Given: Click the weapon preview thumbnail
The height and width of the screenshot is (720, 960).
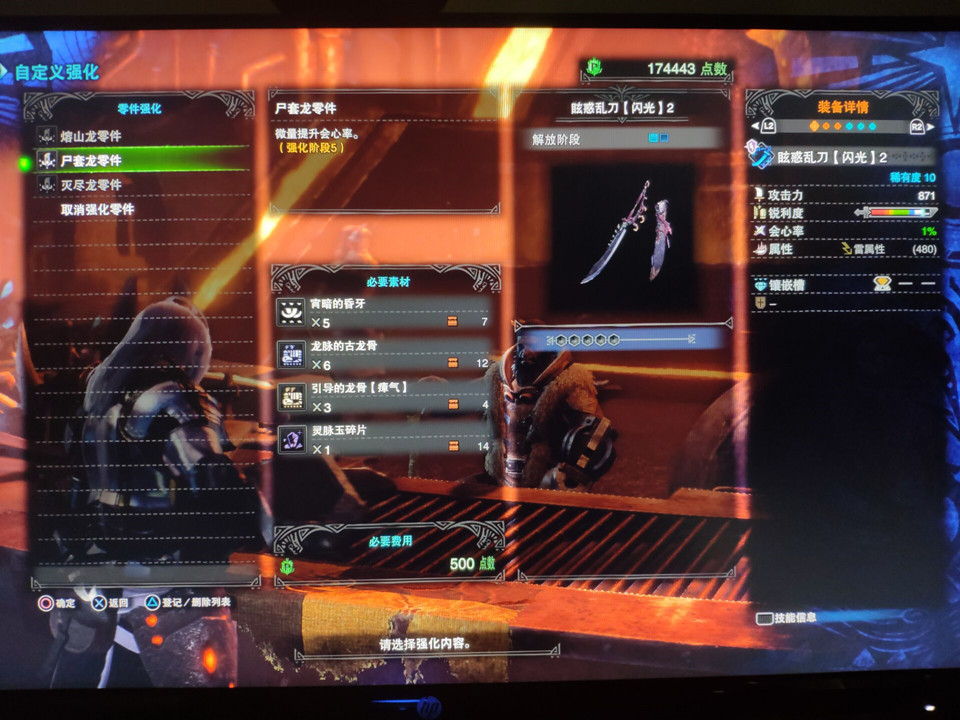Looking at the screenshot, I should (x=625, y=237).
